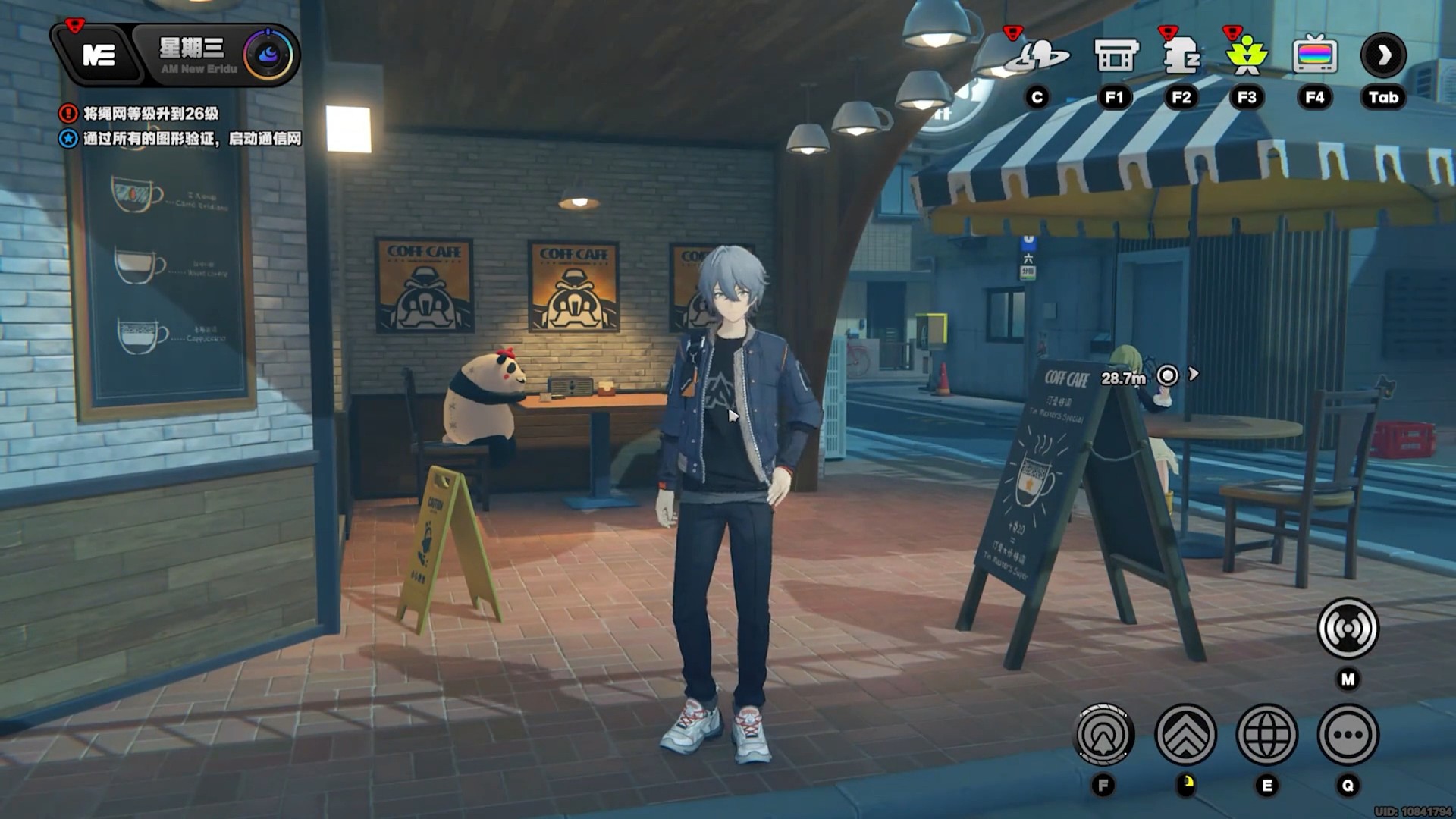Open the three-dots more options button

[x=1348, y=734]
